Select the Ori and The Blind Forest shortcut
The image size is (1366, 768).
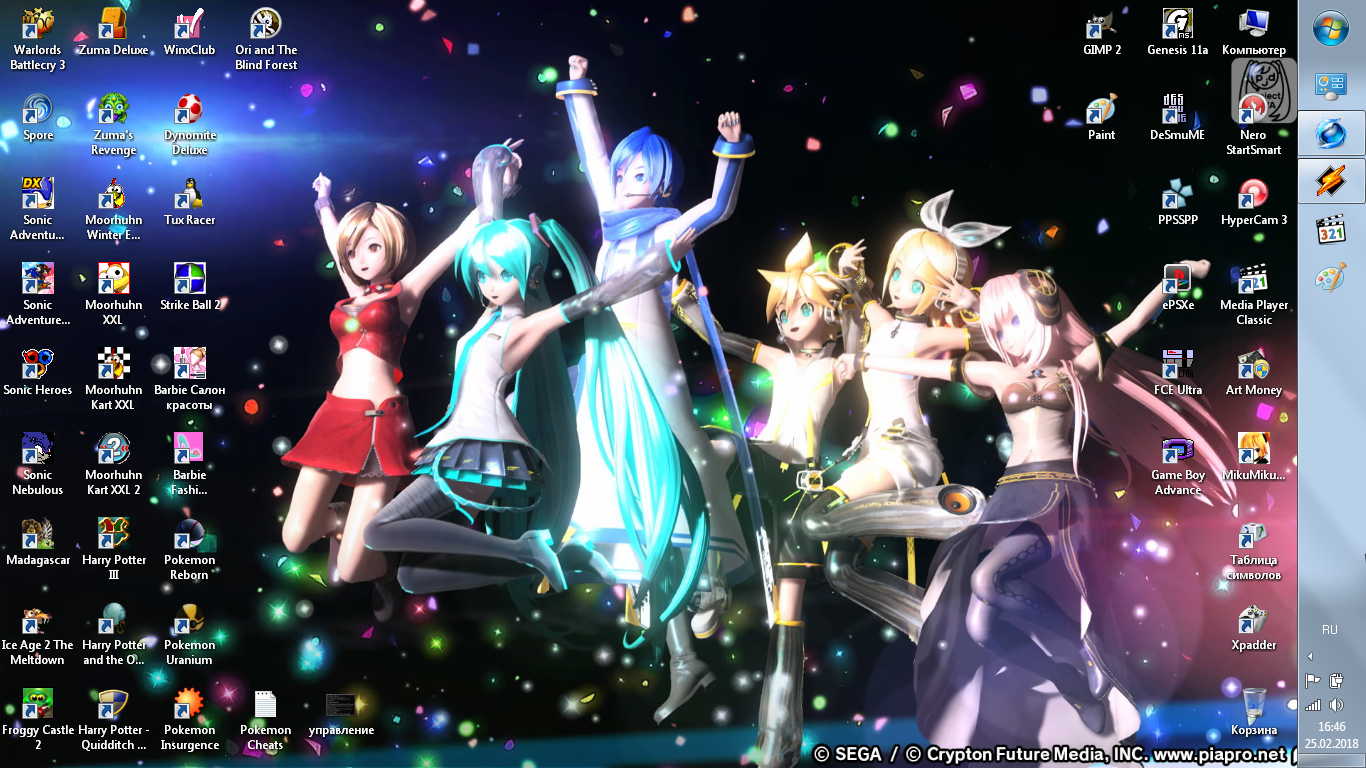click(x=266, y=38)
